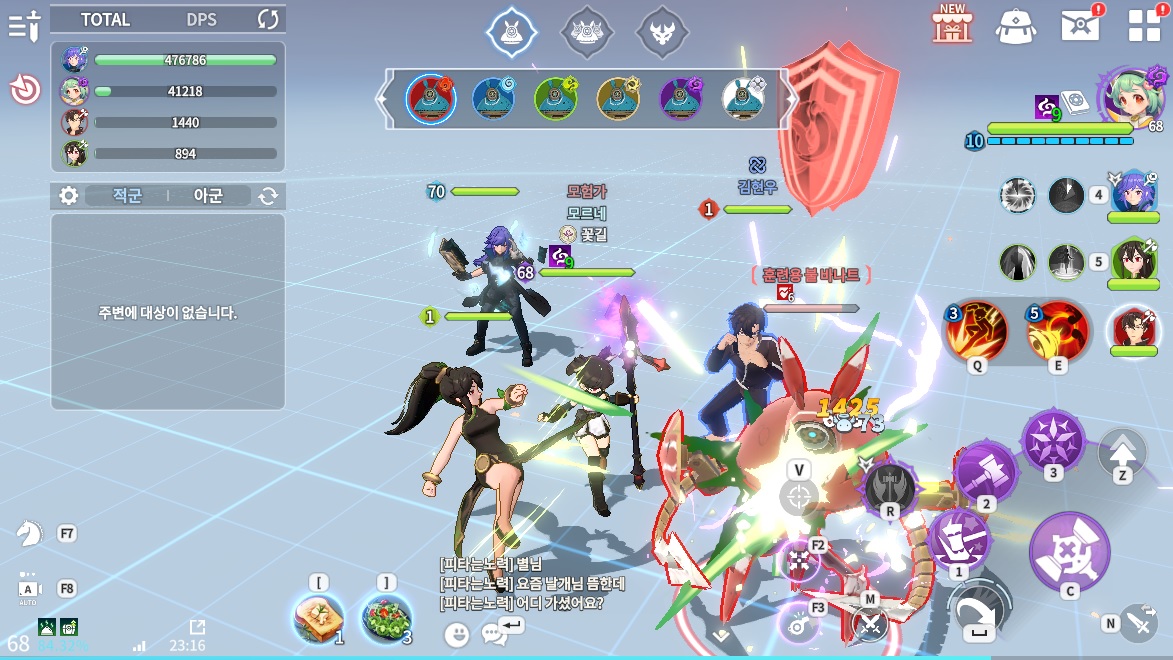Screen dimensions: 1173x660
Task: Open the gear settings for the target panel
Action: coord(68,196)
